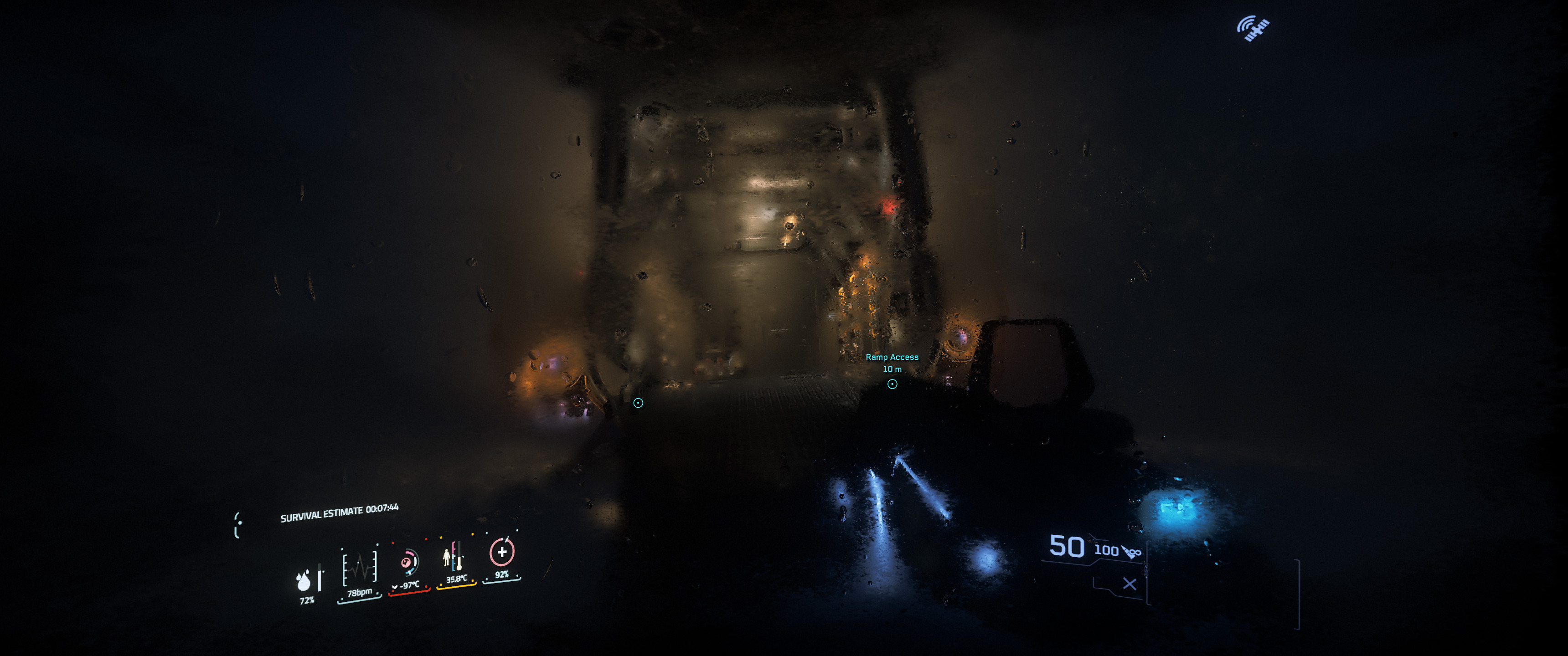
Task: Click the heart rate EKG indicator
Action: click(x=359, y=568)
